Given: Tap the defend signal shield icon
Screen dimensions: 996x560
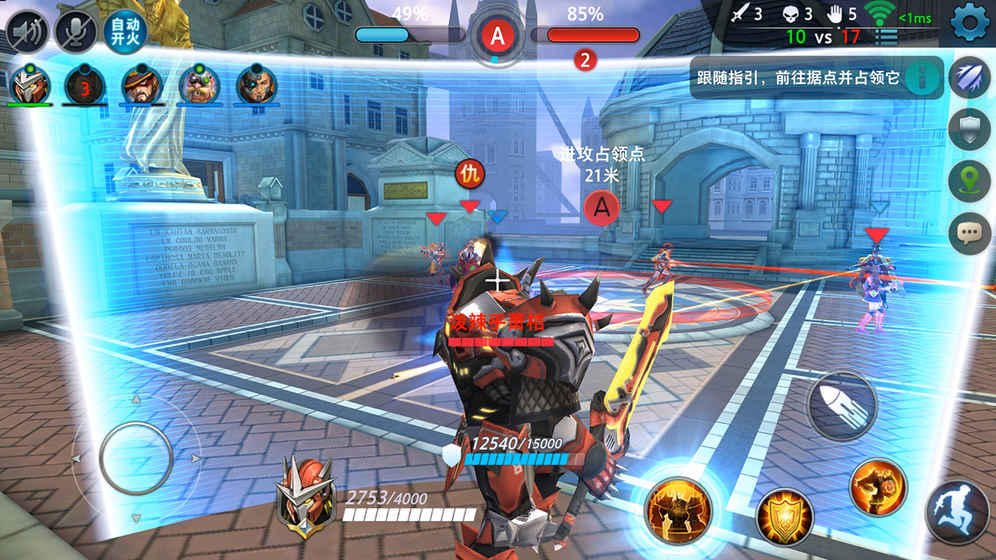Looking at the screenshot, I should 969,129.
